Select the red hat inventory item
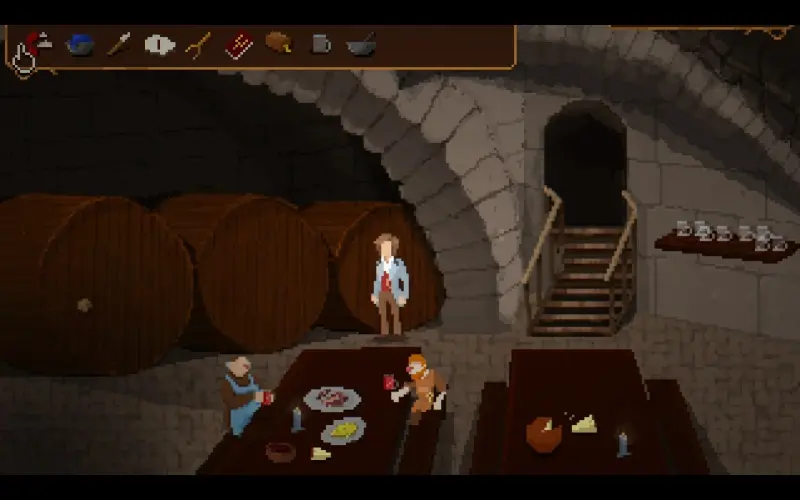The height and width of the screenshot is (500, 800). 38,42
